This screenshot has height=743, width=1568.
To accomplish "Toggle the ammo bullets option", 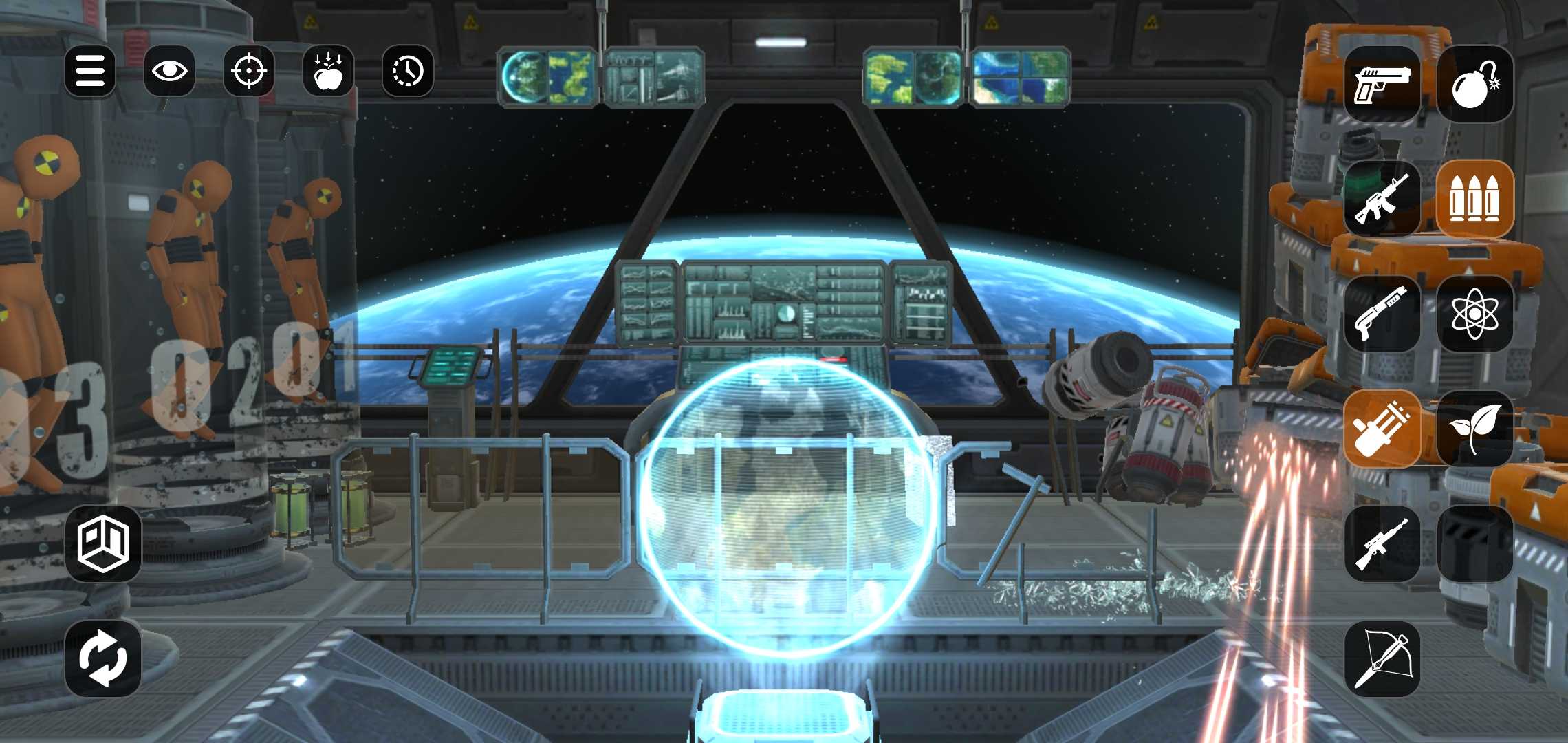I will tap(1474, 200).
